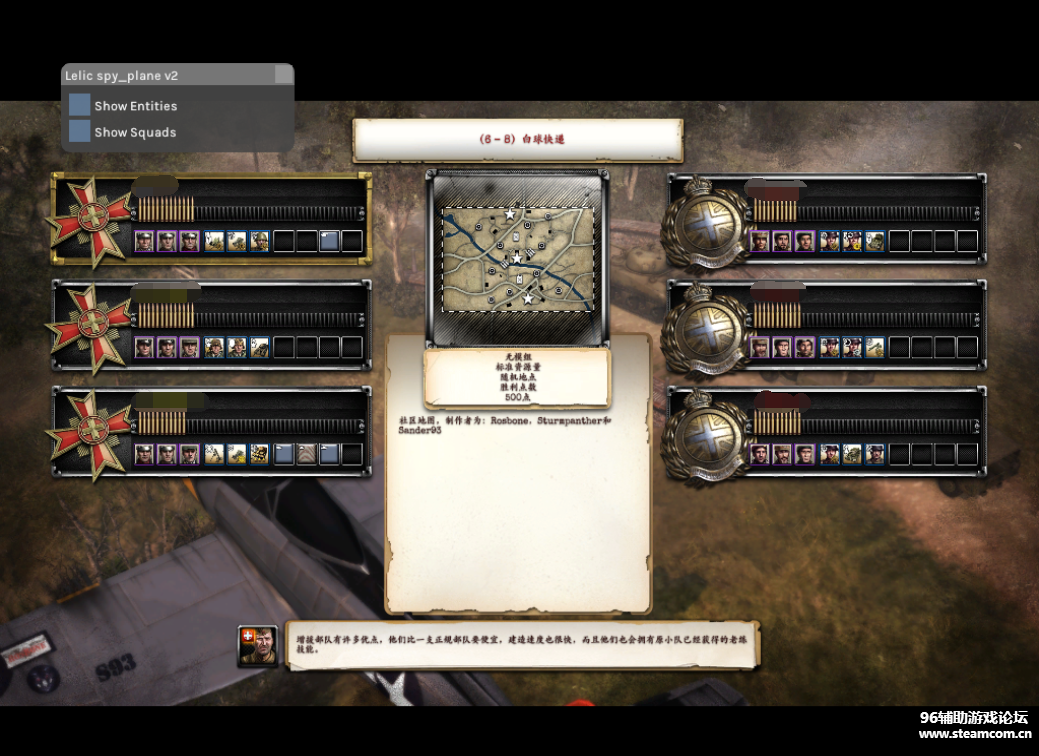The image size is (1039, 756).
Task: Enable the Show Squads checkbox
Action: [80, 131]
